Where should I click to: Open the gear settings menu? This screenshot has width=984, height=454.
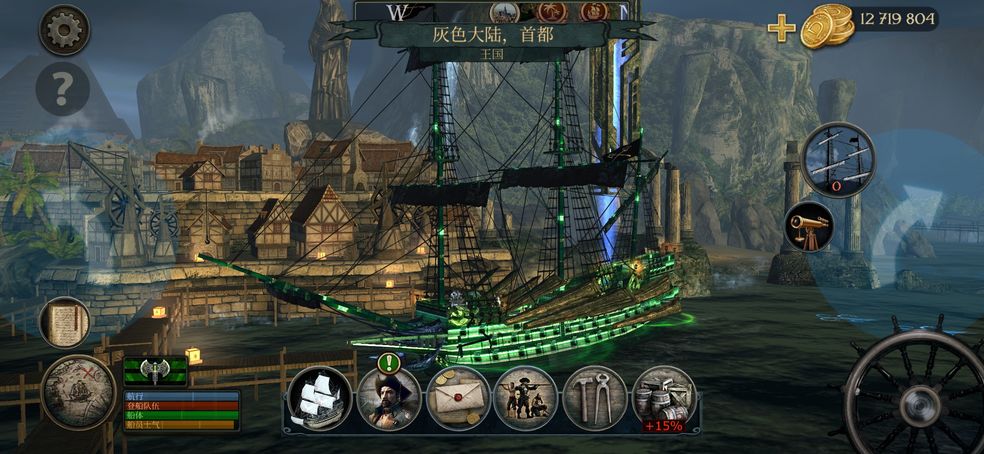63,30
